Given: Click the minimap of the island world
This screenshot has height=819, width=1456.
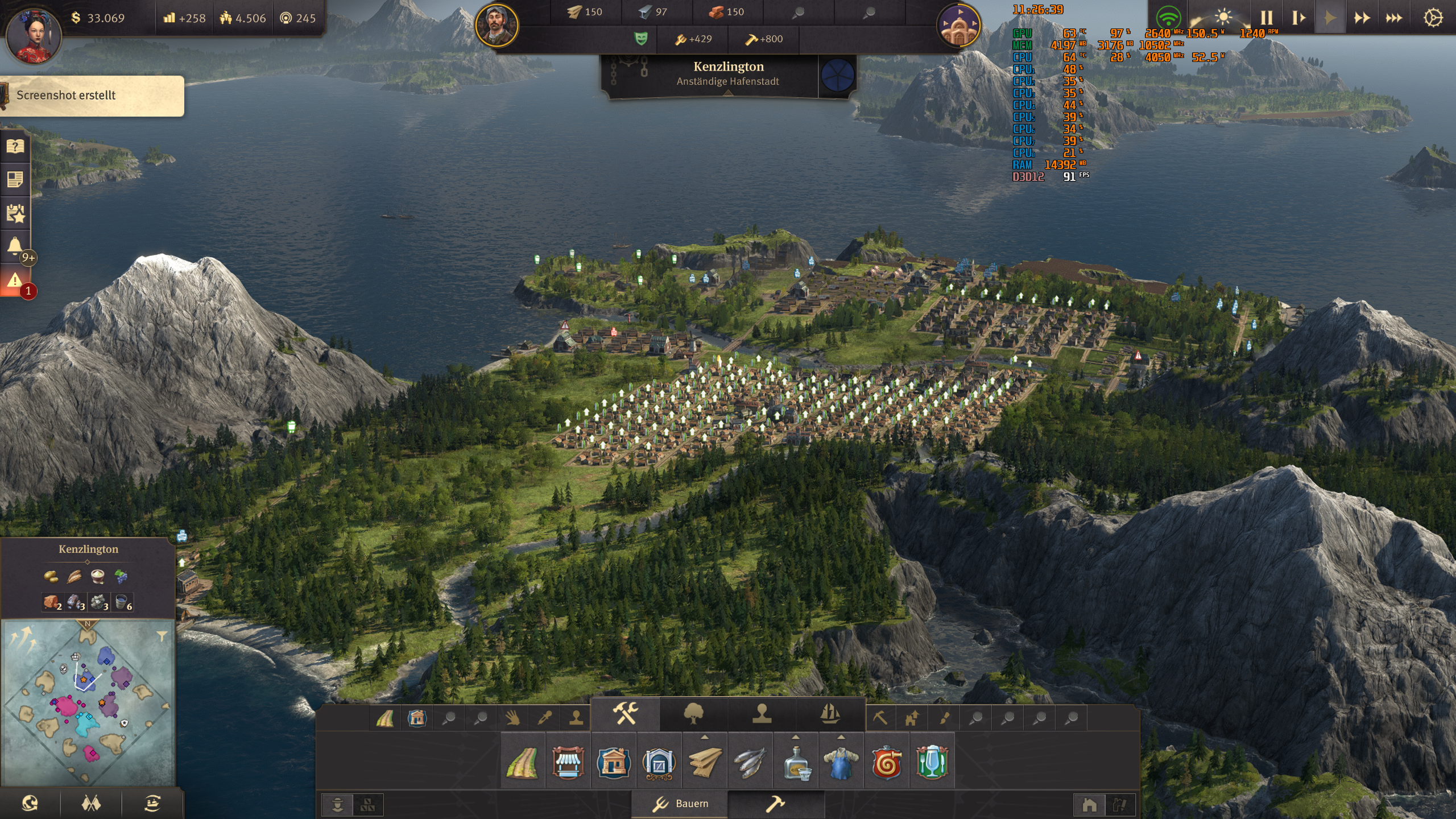Looking at the screenshot, I should (x=87, y=703).
